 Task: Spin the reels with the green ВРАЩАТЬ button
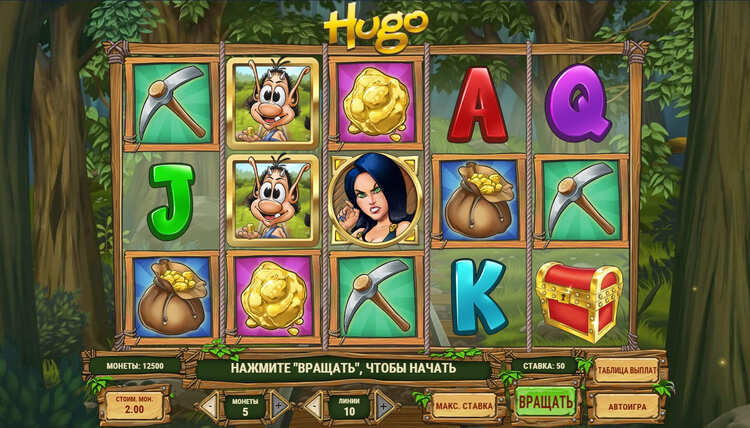click(x=545, y=403)
